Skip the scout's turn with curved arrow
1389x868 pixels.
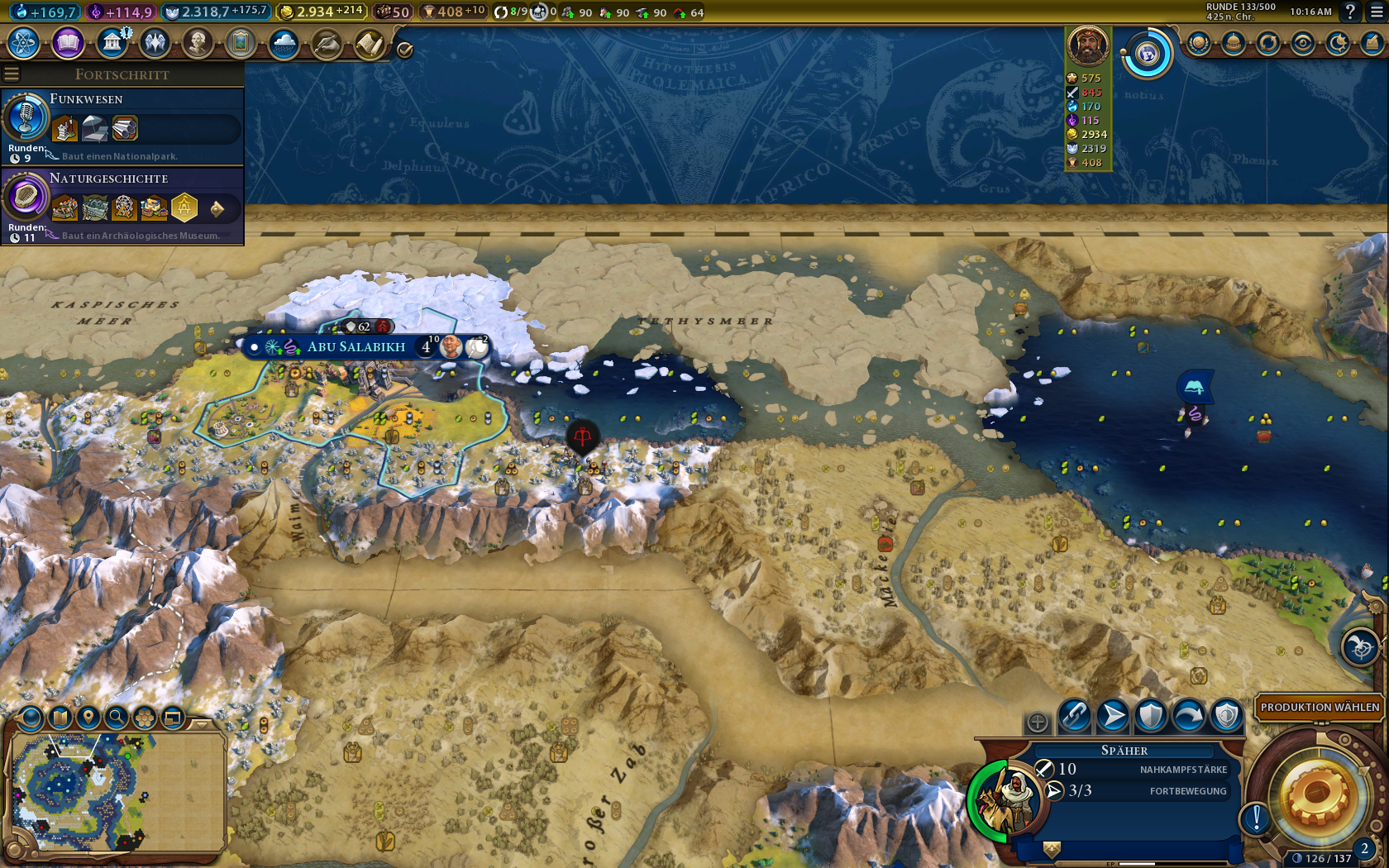tap(1188, 717)
